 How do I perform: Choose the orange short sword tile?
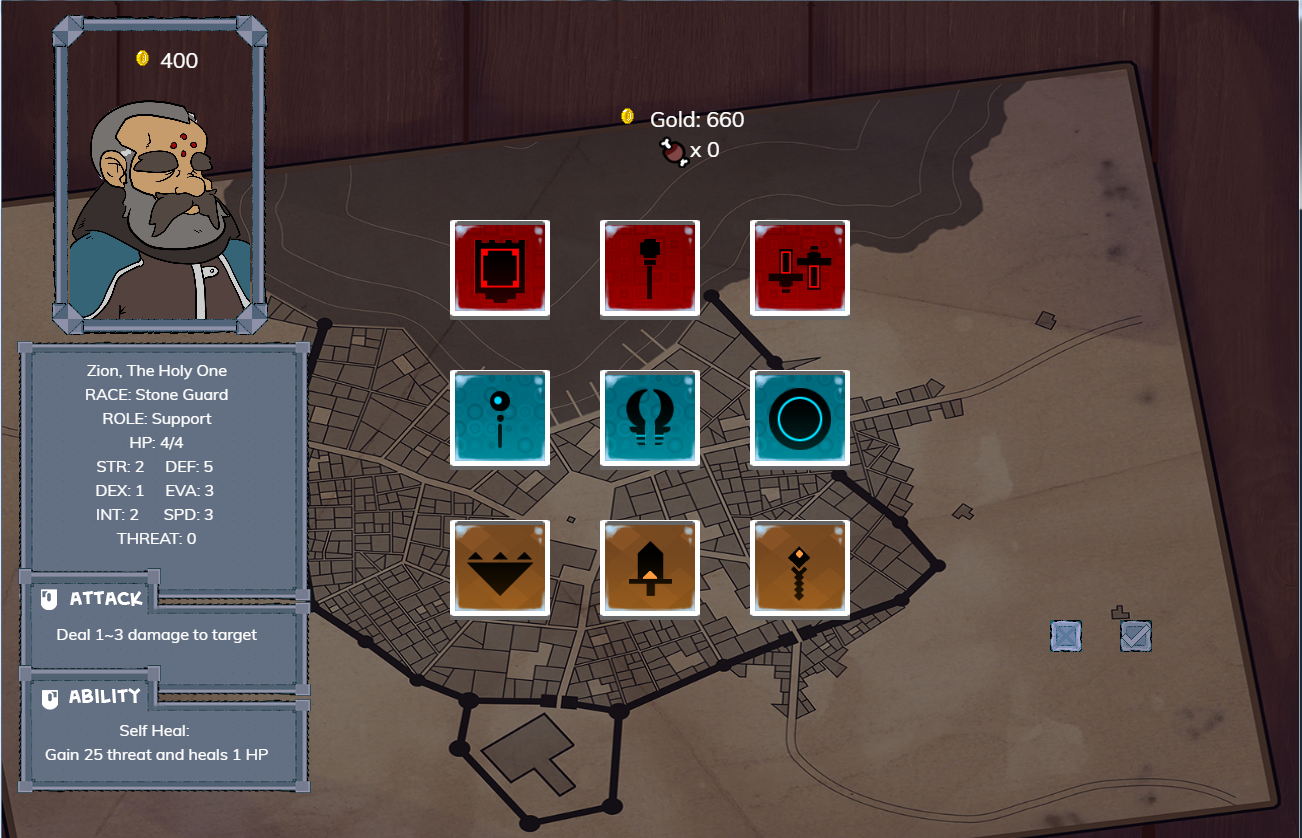[650, 568]
